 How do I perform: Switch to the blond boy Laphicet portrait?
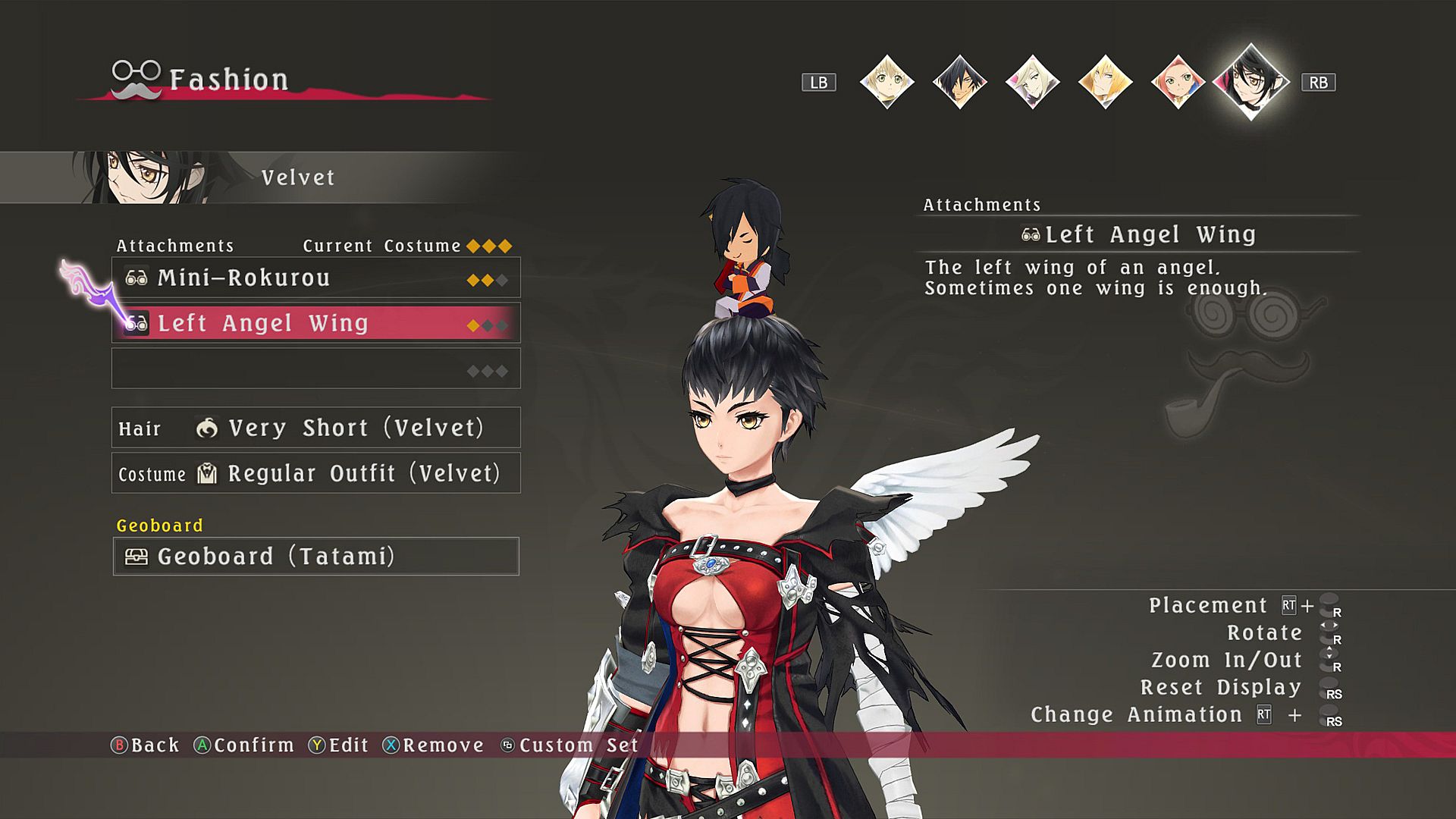point(886,82)
